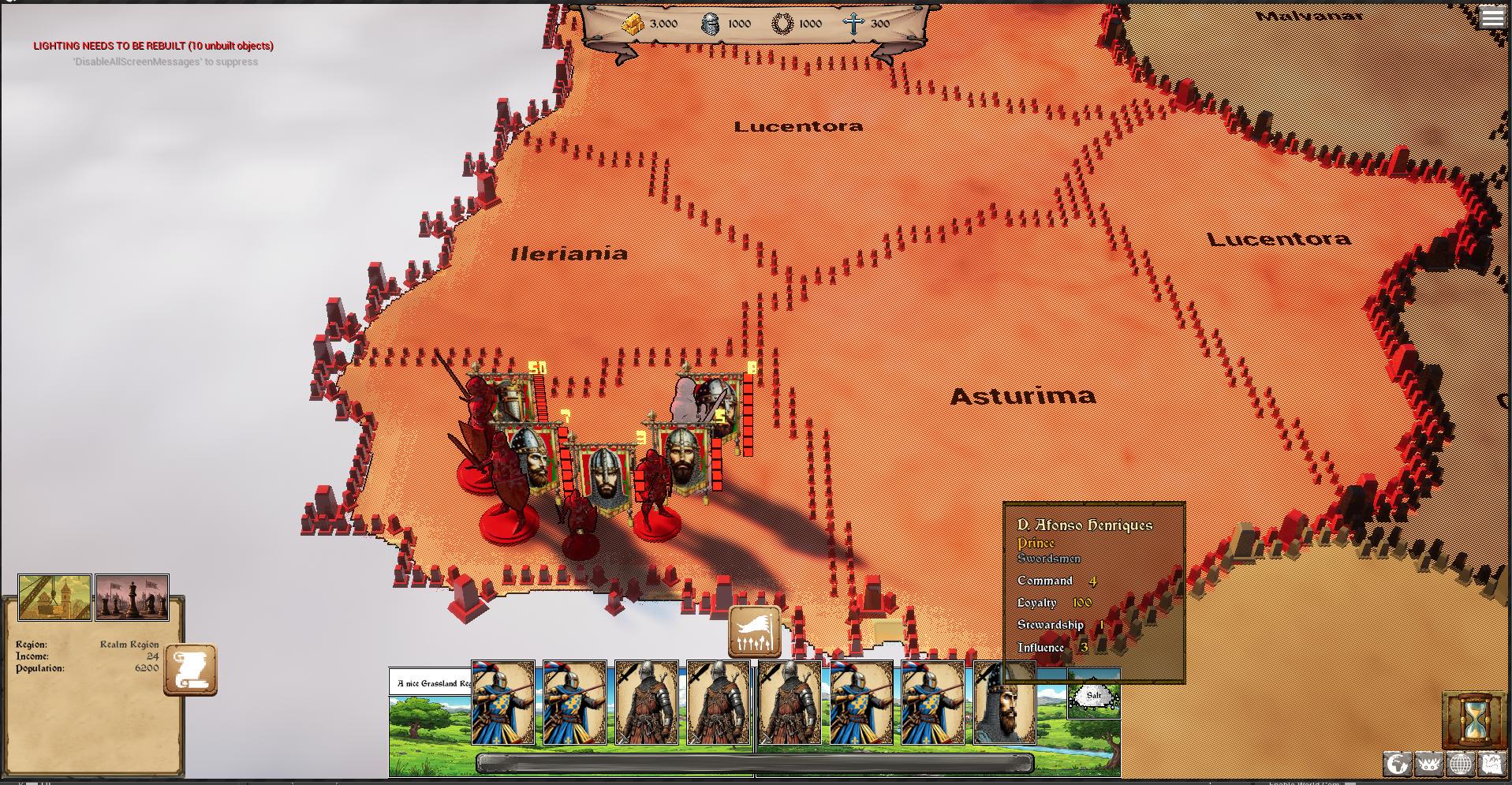Click the torn parchment map icon
1512x785 pixels.
1492,764
